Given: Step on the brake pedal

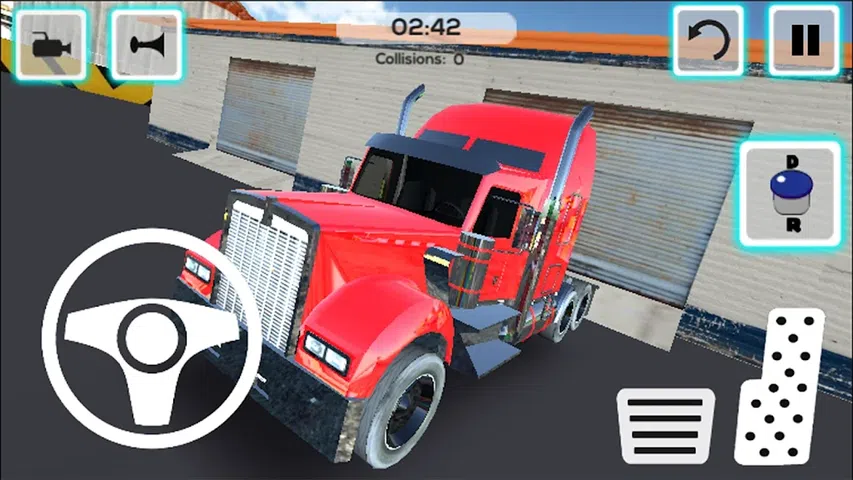Looking at the screenshot, I should 665,424.
